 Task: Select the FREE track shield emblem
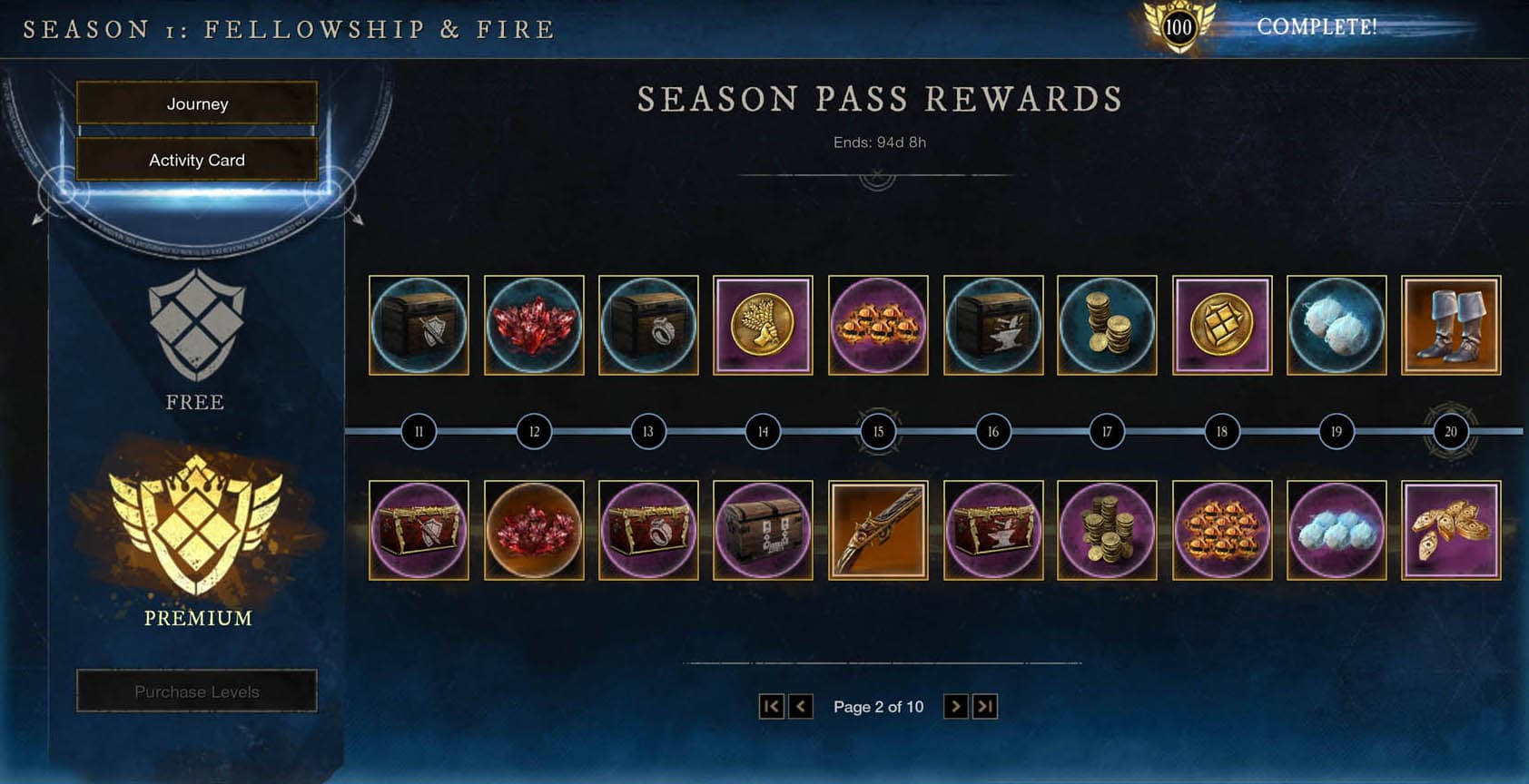pos(195,327)
